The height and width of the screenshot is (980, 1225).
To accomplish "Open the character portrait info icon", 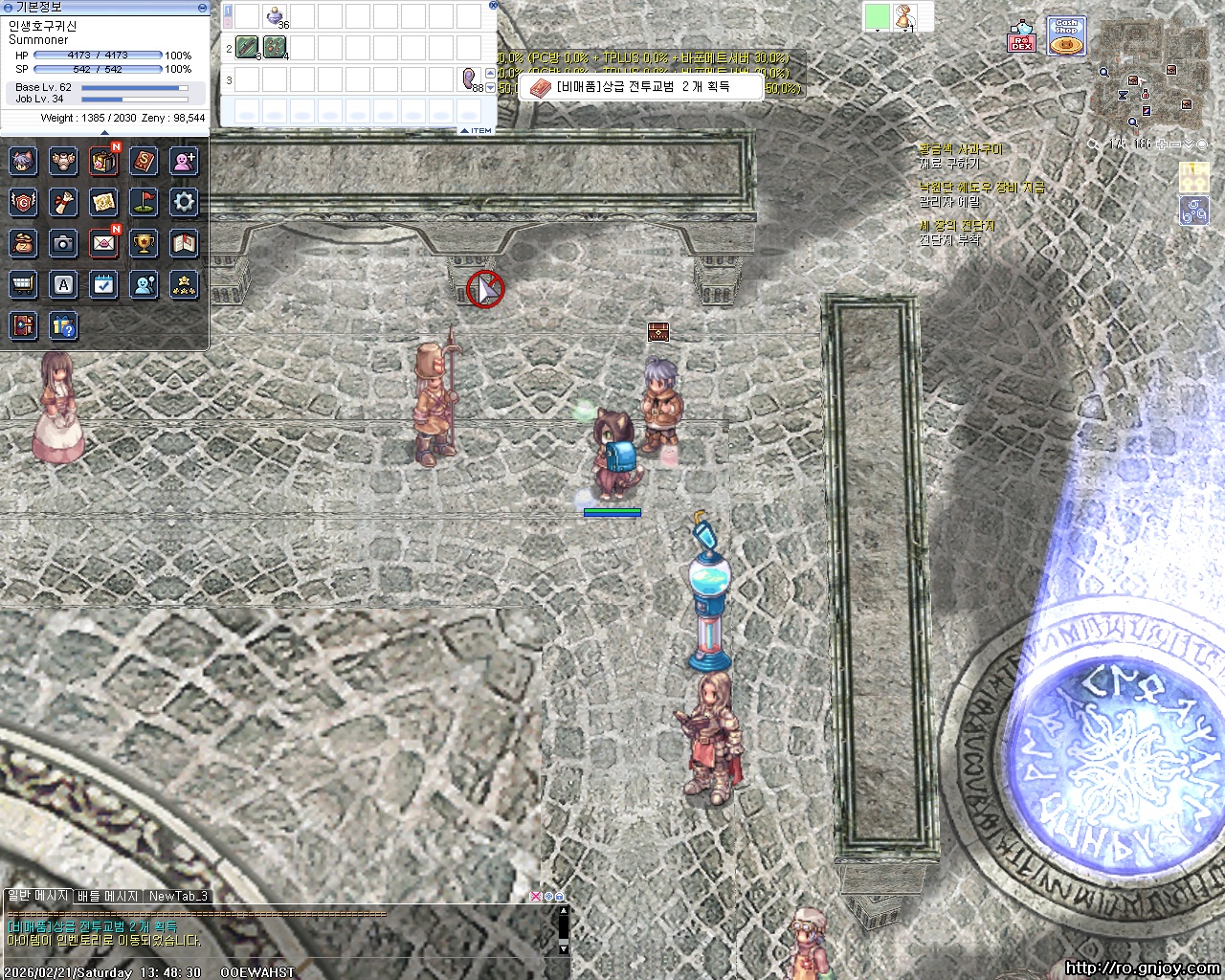I will 23,161.
